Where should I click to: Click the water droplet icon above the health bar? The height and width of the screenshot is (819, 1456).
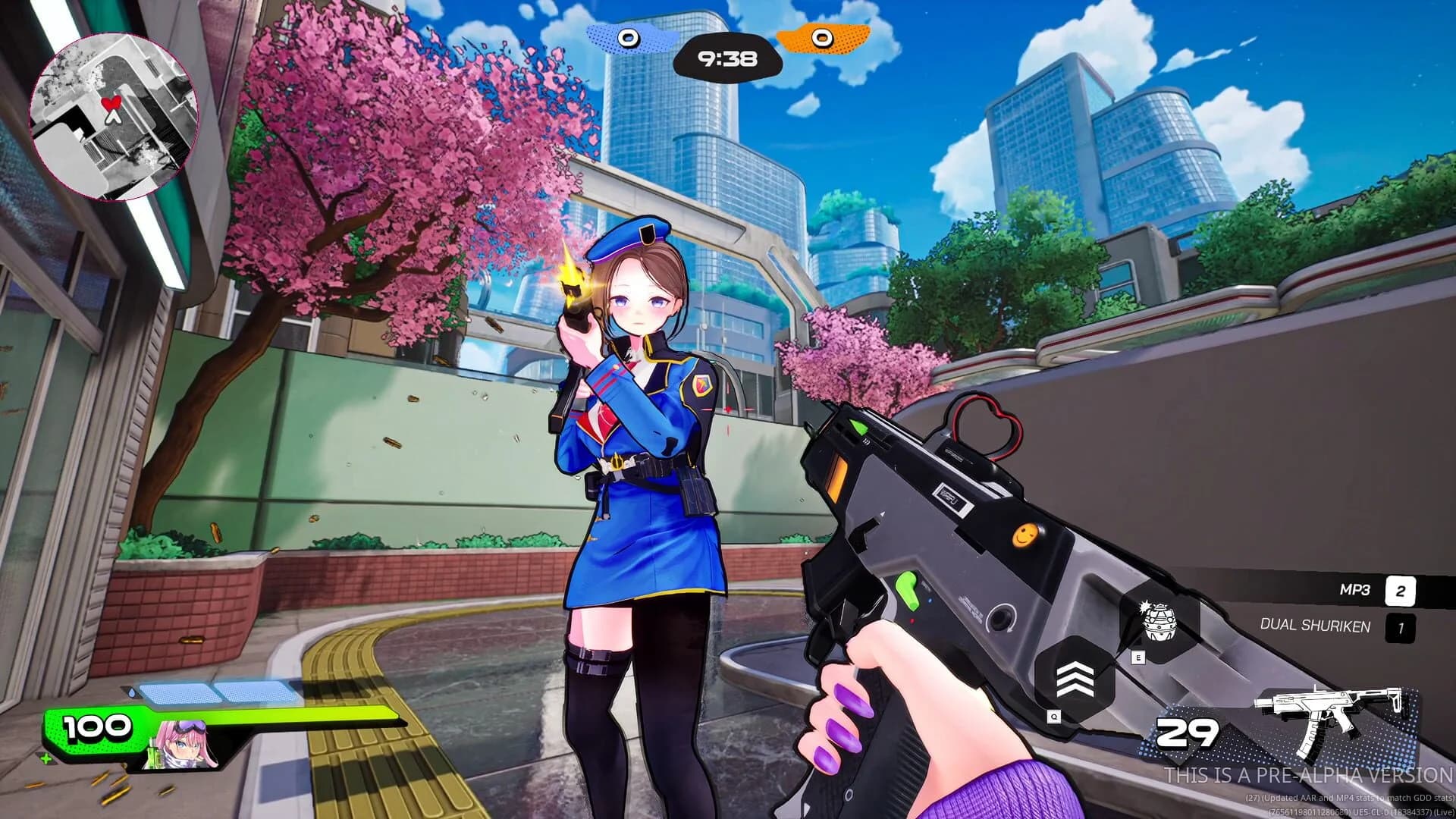(132, 692)
